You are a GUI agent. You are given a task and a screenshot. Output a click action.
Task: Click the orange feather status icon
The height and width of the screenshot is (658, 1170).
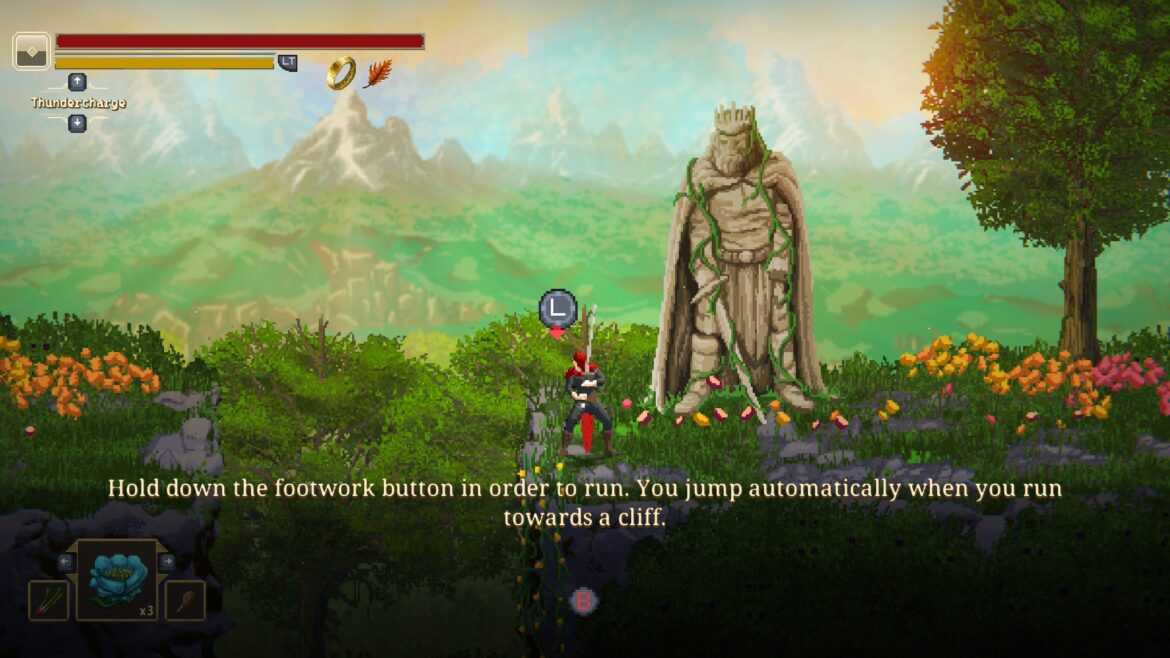tap(377, 73)
